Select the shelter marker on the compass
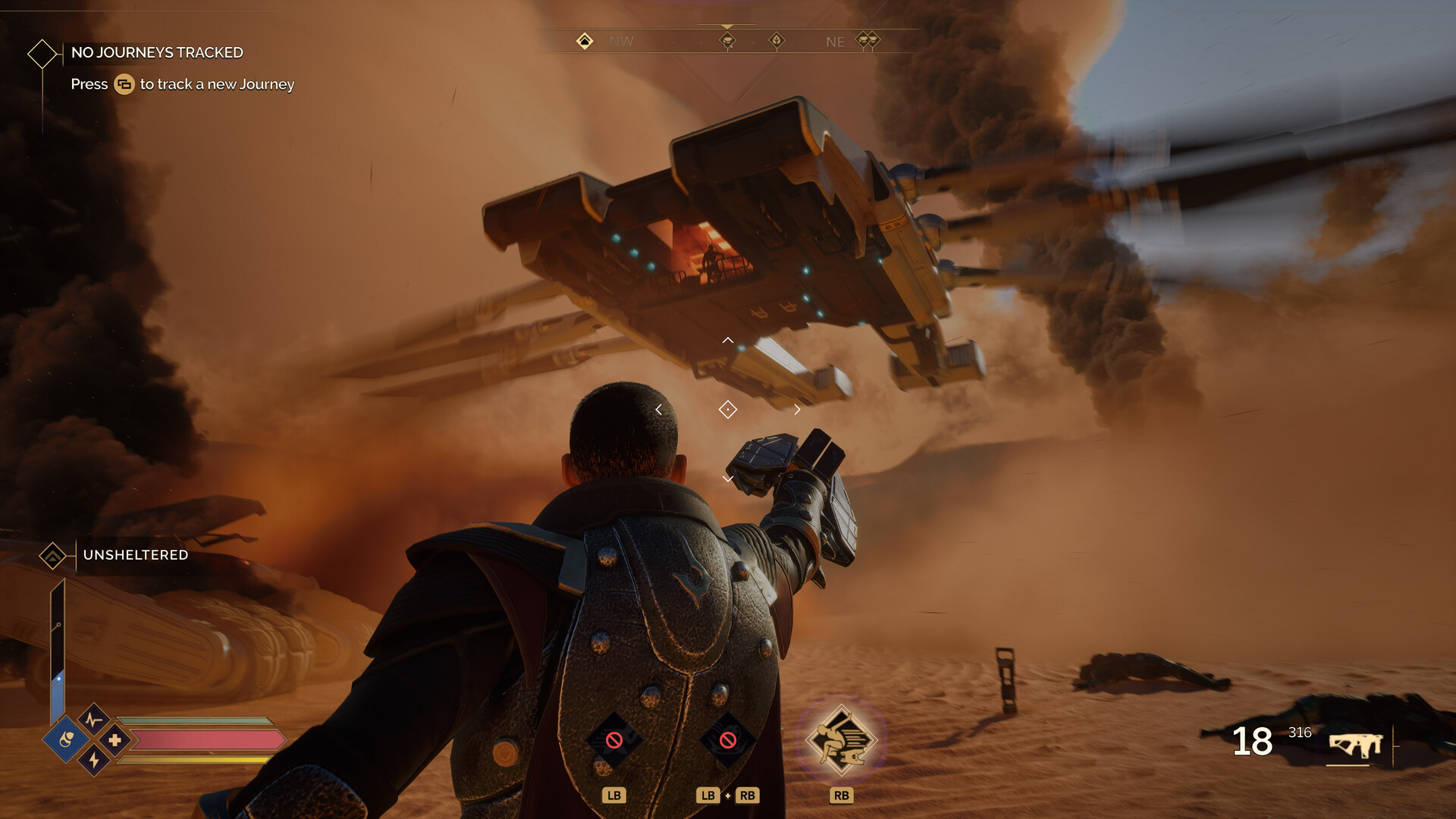The height and width of the screenshot is (819, 1456). click(x=583, y=41)
